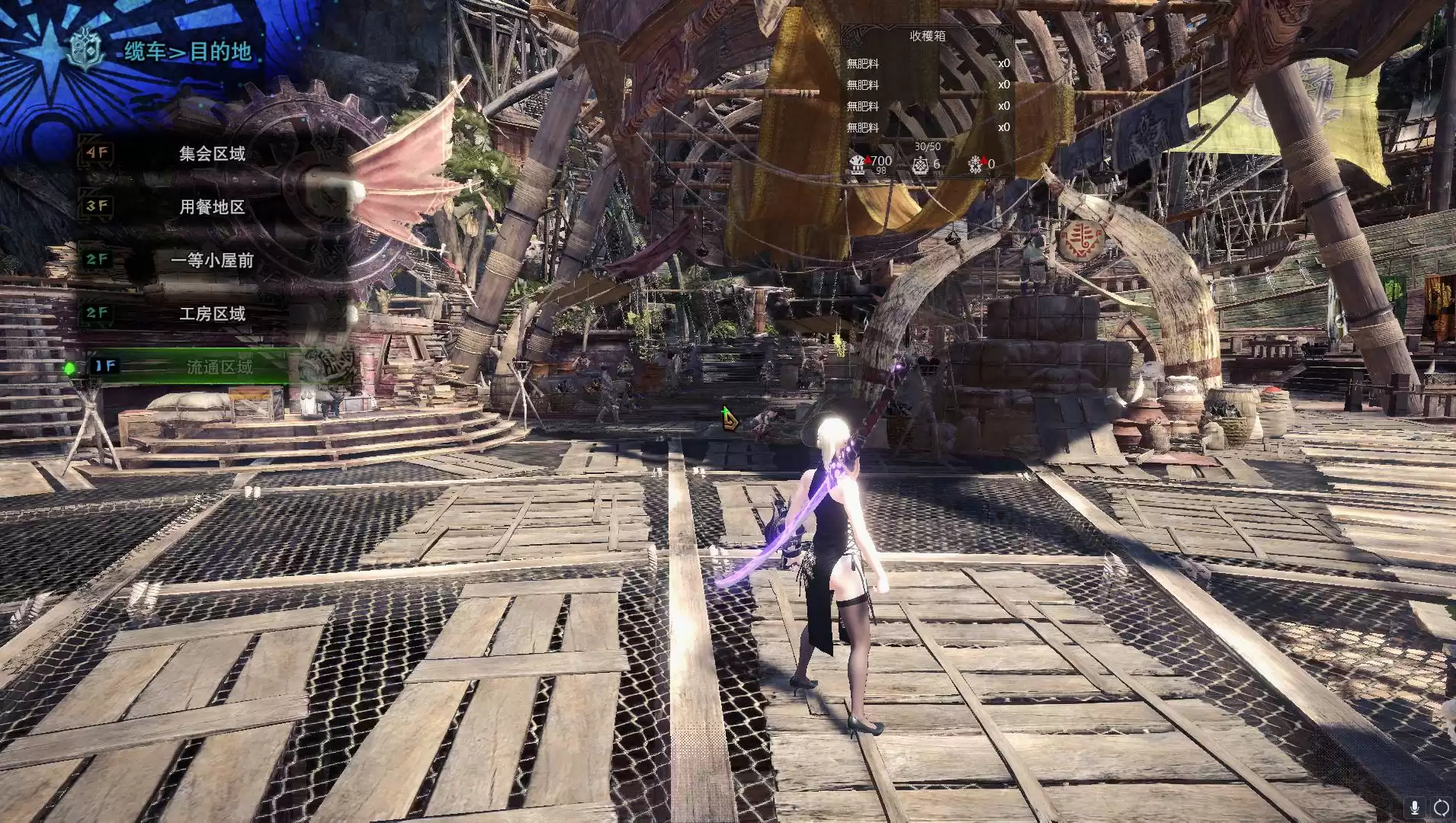Travel to 一等小屋前
The width and height of the screenshot is (1456, 823).
[x=212, y=261]
